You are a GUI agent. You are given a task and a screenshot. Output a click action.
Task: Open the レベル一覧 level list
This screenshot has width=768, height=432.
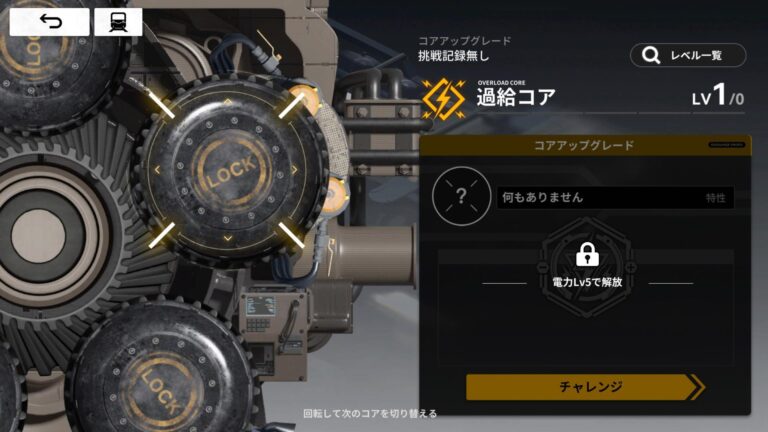[x=688, y=55]
